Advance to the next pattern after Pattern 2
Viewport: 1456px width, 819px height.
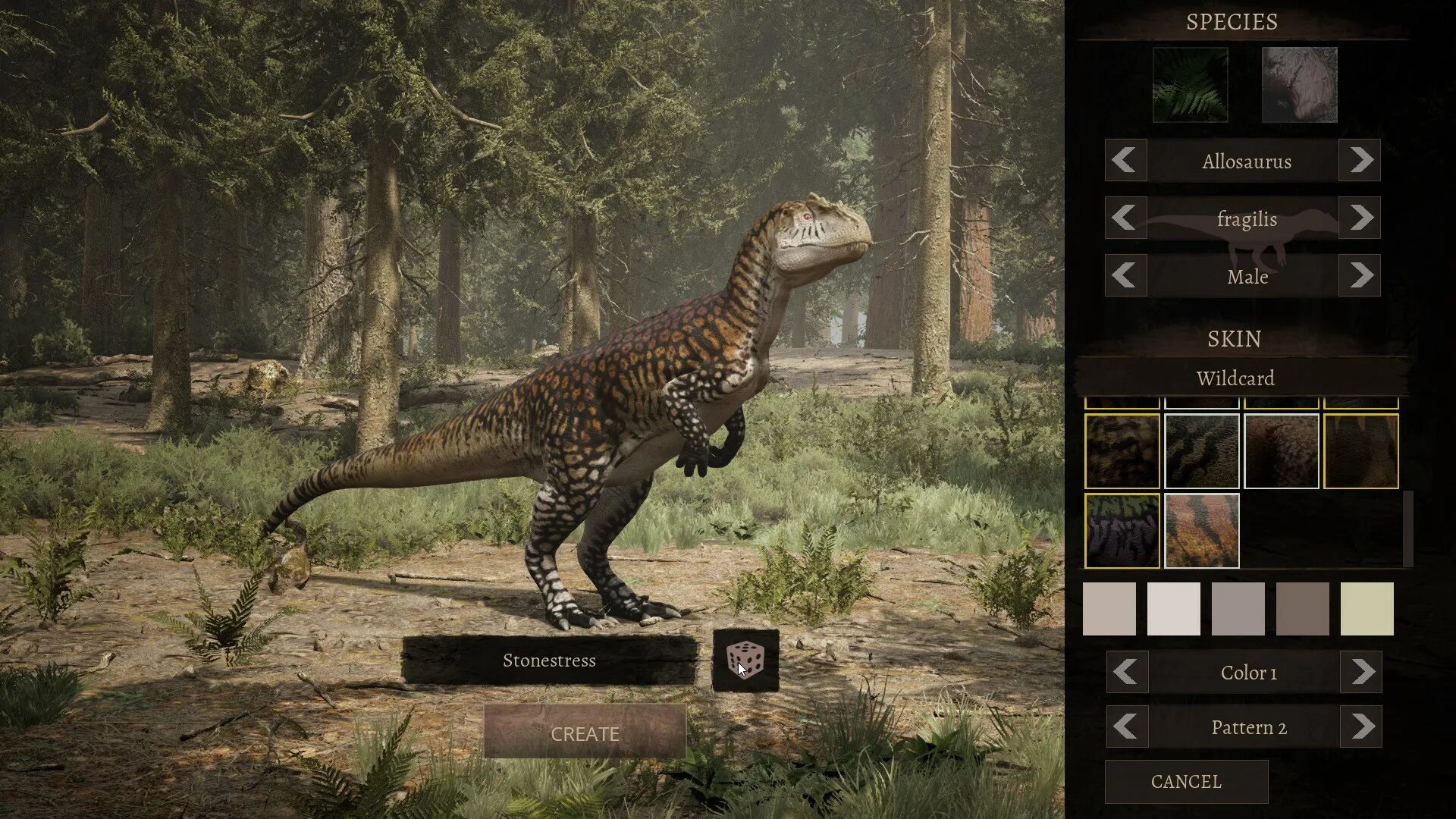1362,726
